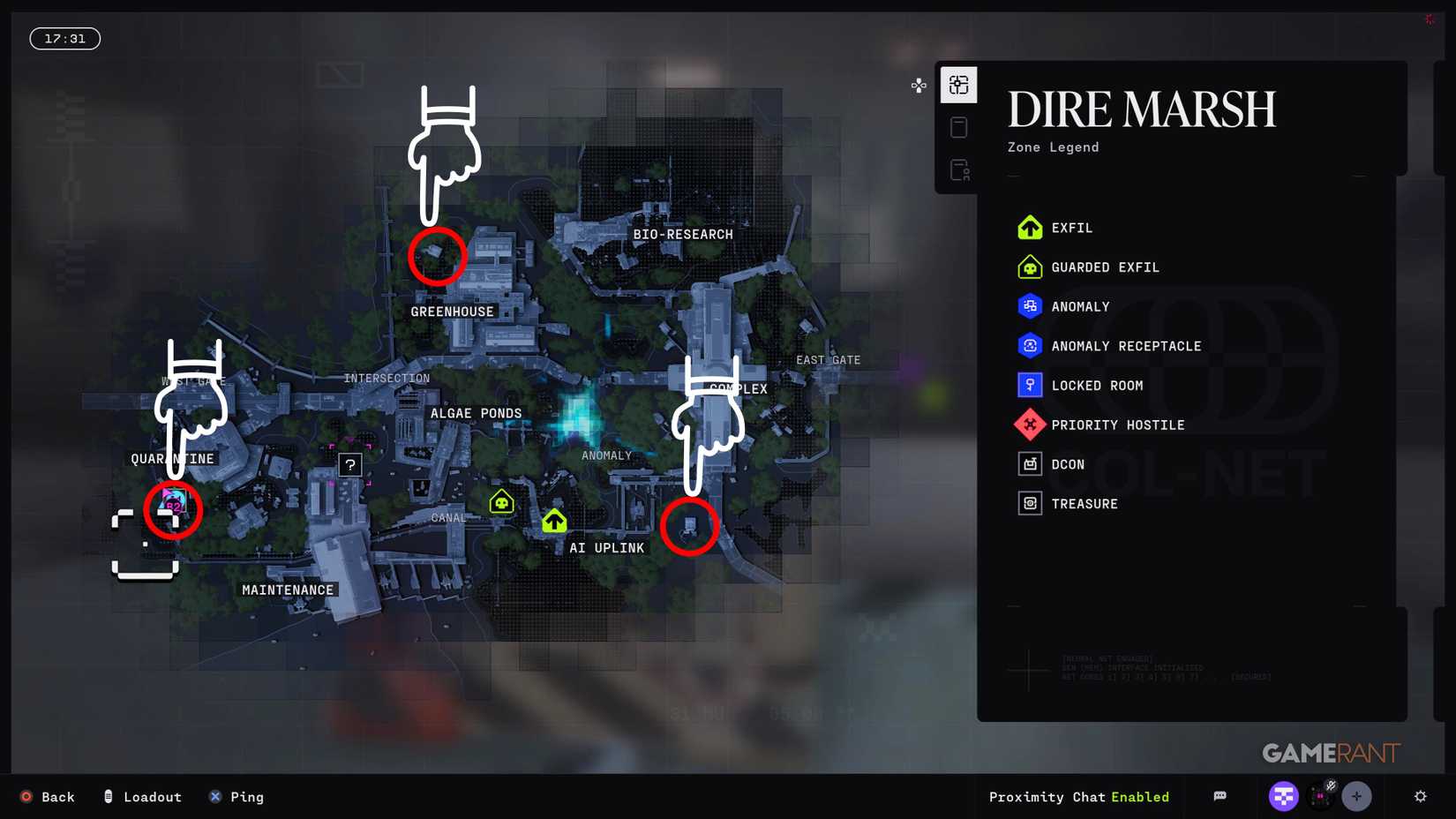The image size is (1456, 819).
Task: Click the LOCKED ROOM key legend icon
Action: 1029,385
